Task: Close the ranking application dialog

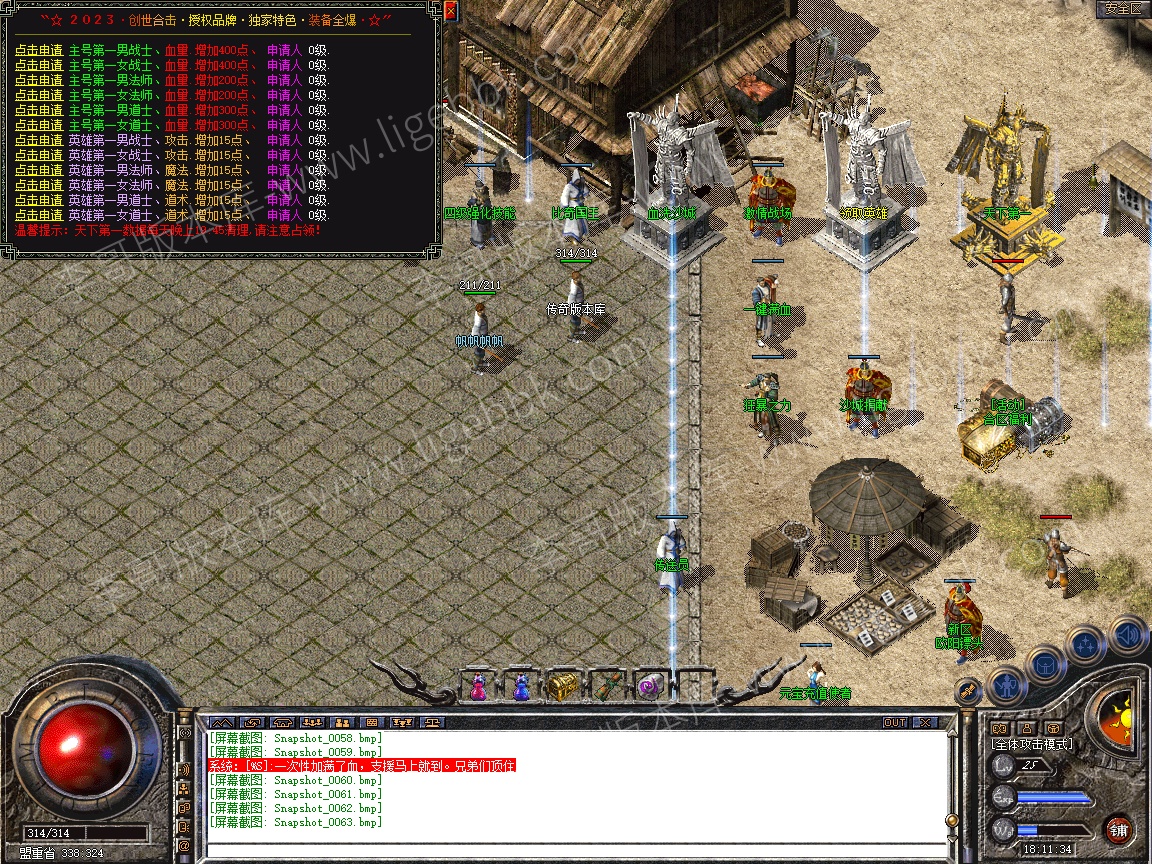Action: coord(451,12)
